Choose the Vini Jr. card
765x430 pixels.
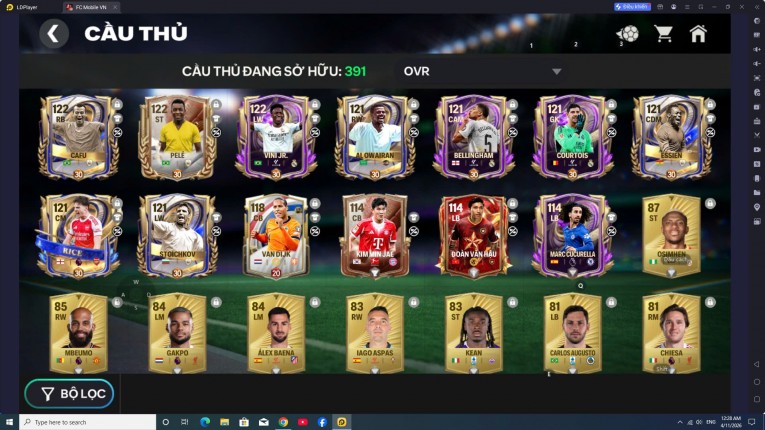275,136
